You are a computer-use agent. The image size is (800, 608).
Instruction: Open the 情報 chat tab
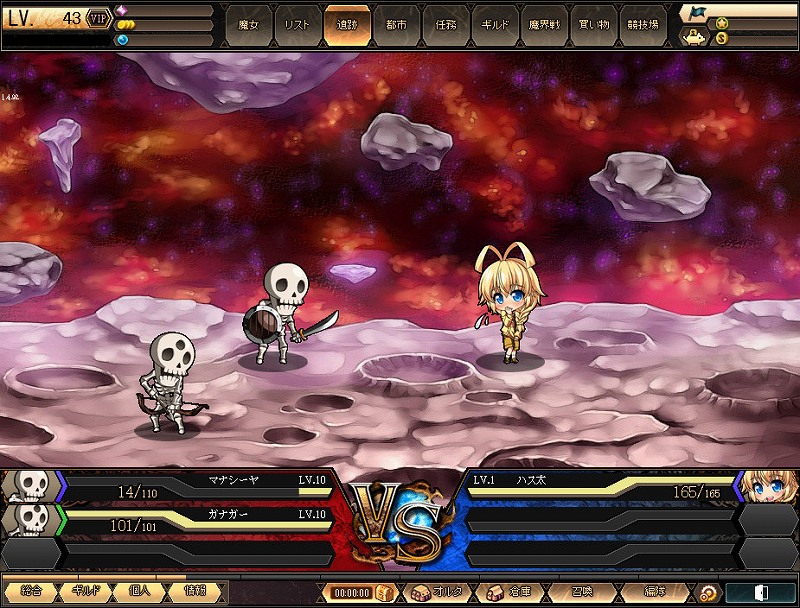(x=197, y=591)
